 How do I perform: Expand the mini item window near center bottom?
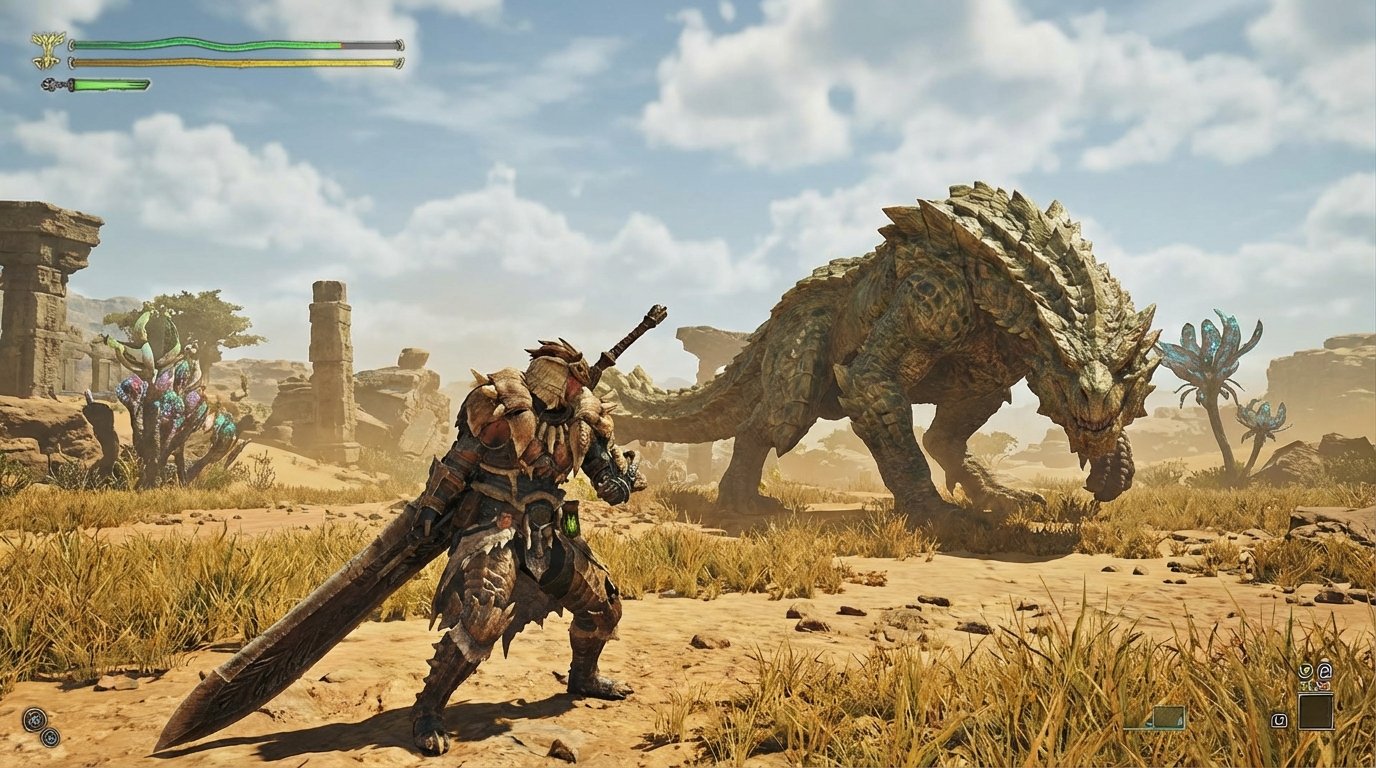[1168, 717]
